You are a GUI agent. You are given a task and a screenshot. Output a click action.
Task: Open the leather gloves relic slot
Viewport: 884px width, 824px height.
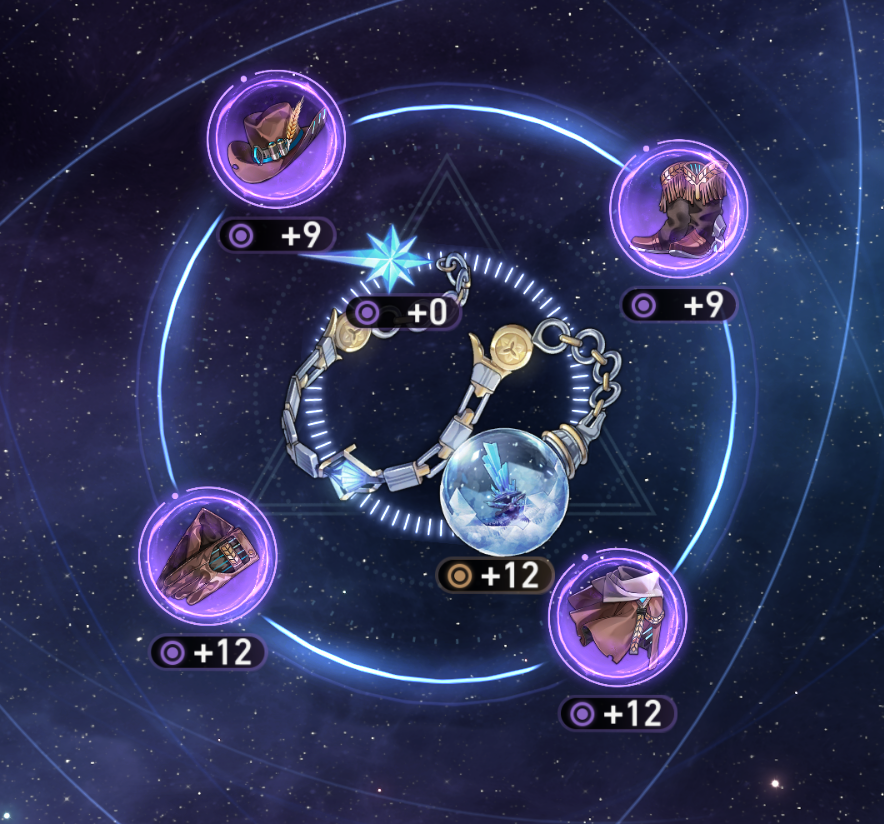(x=207, y=557)
